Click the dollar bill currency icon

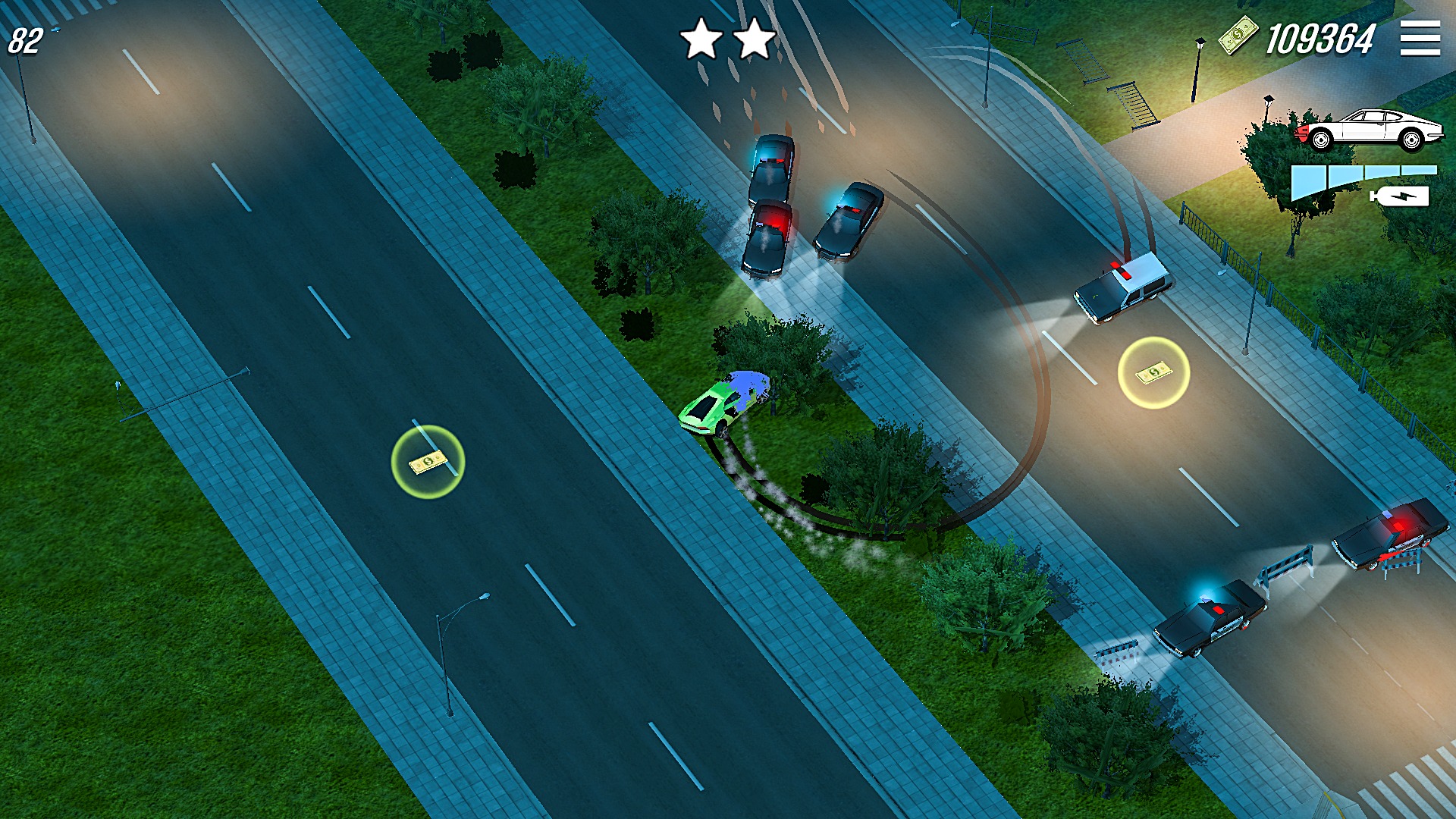click(x=1238, y=36)
